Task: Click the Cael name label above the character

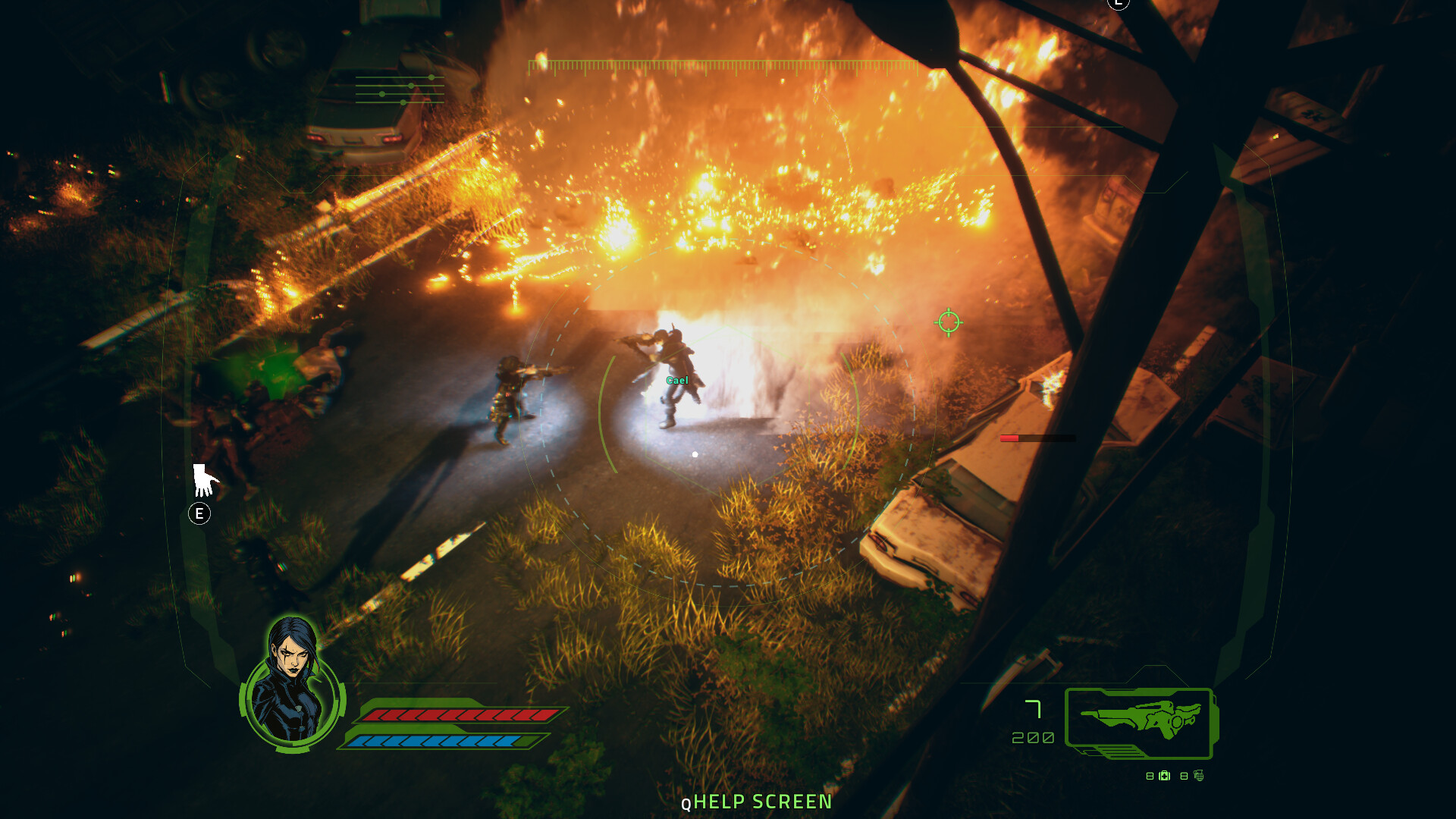Action: pos(677,380)
